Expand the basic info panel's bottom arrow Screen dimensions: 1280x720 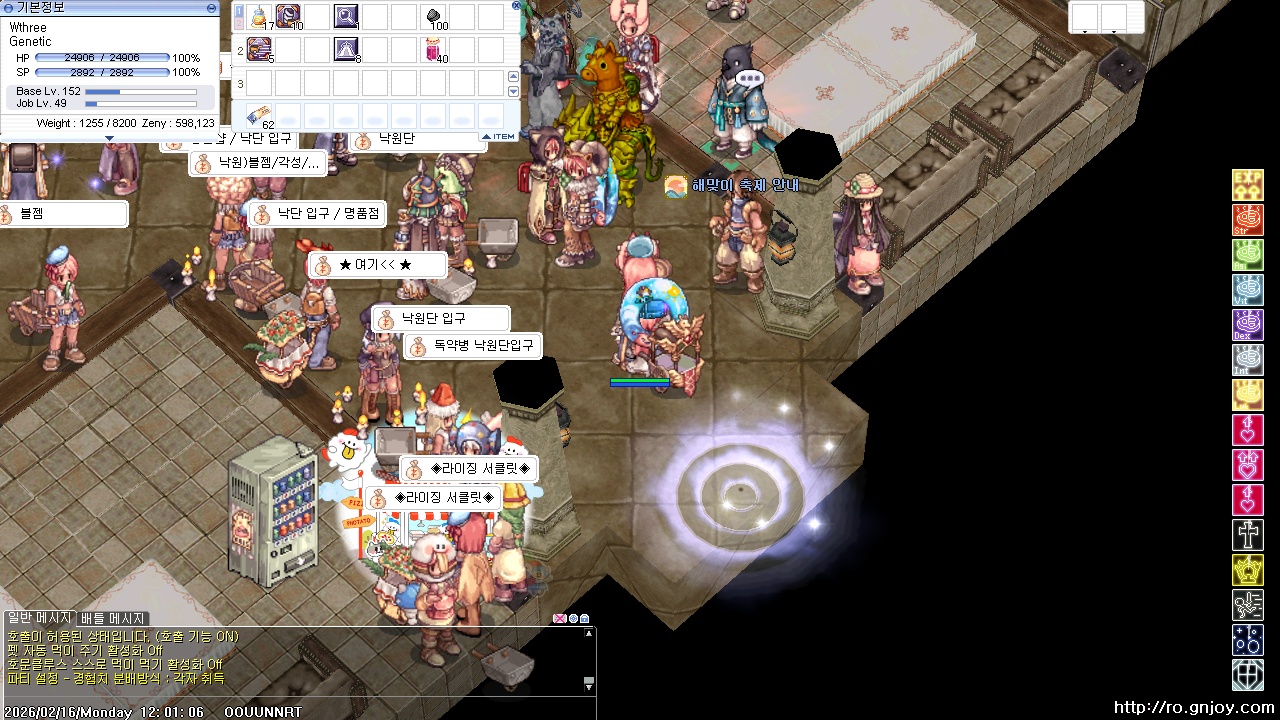coord(109,138)
